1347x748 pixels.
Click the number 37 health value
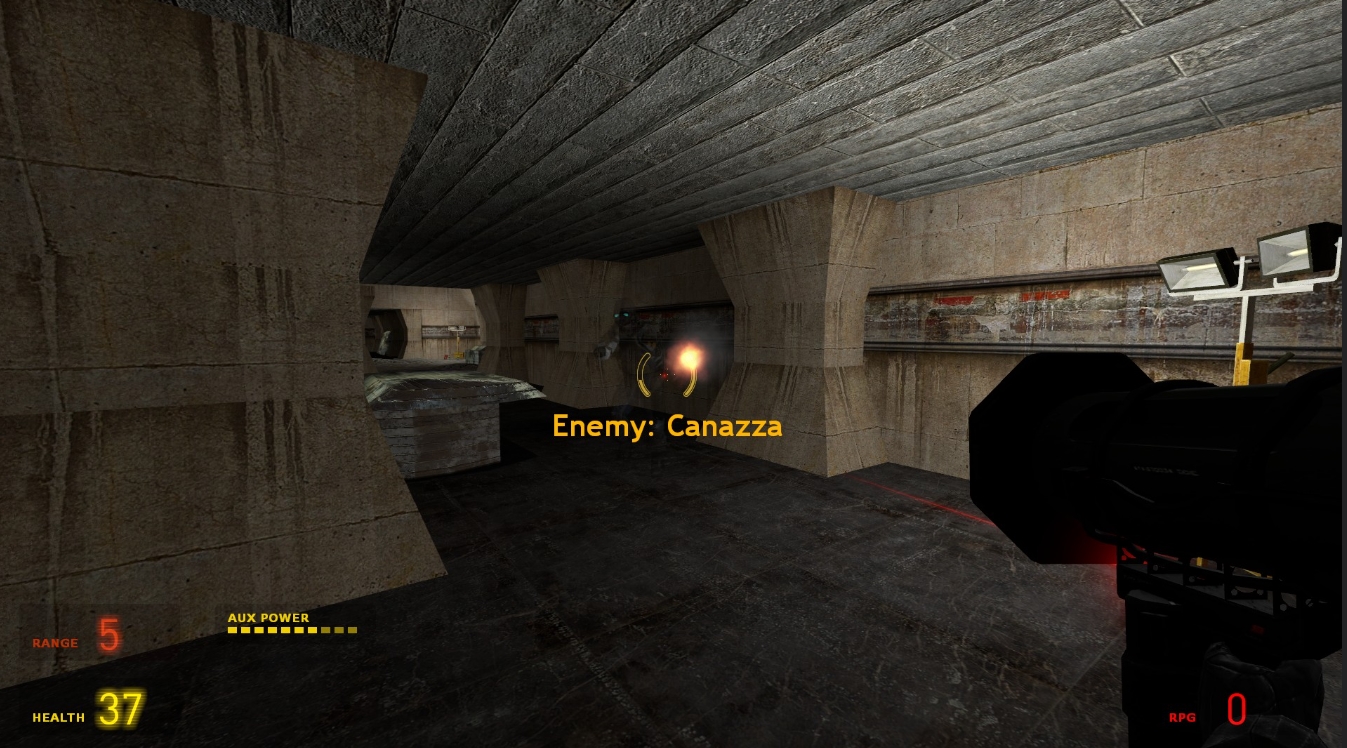[x=120, y=708]
